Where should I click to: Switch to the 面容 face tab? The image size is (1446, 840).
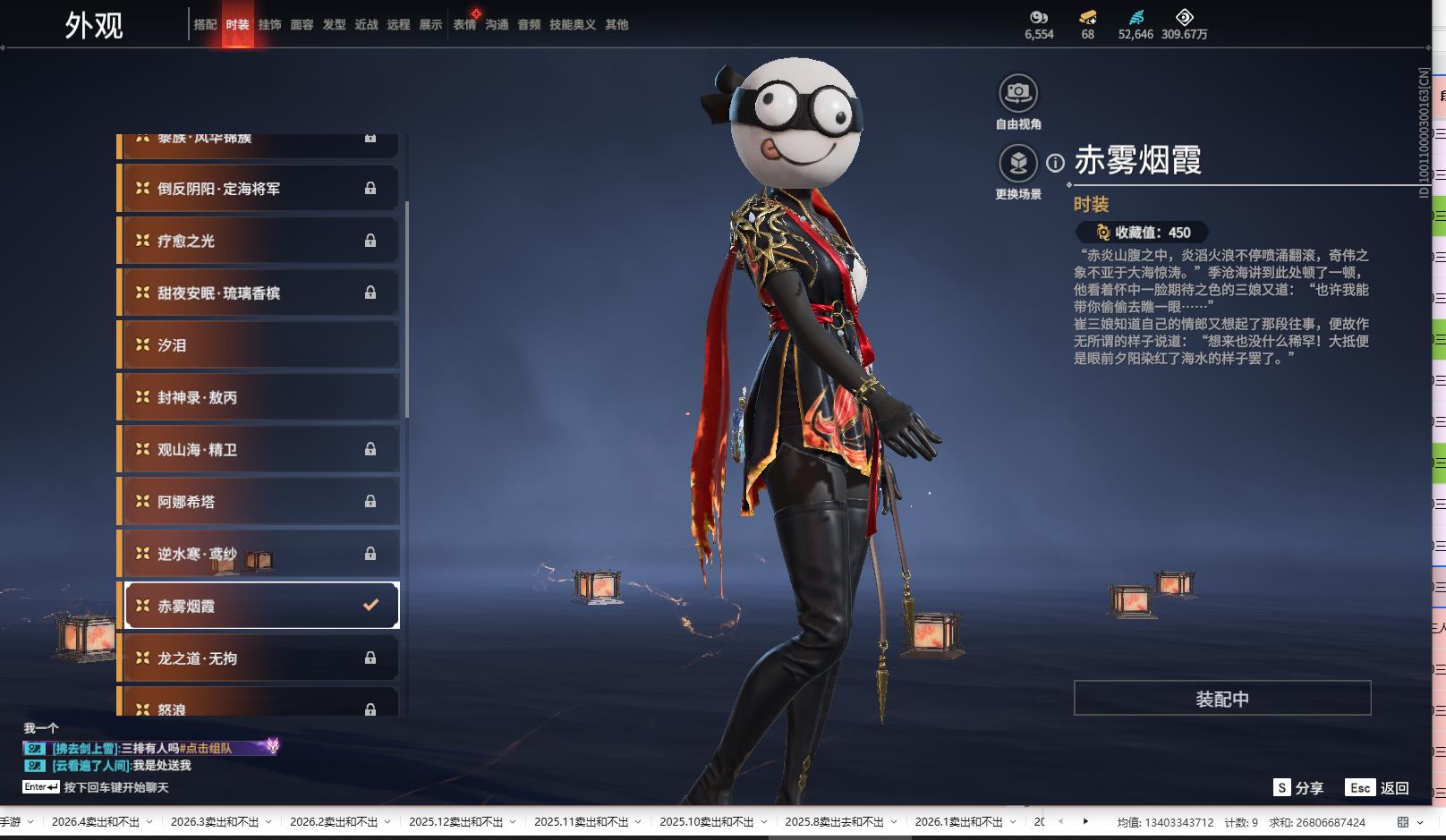point(302,25)
